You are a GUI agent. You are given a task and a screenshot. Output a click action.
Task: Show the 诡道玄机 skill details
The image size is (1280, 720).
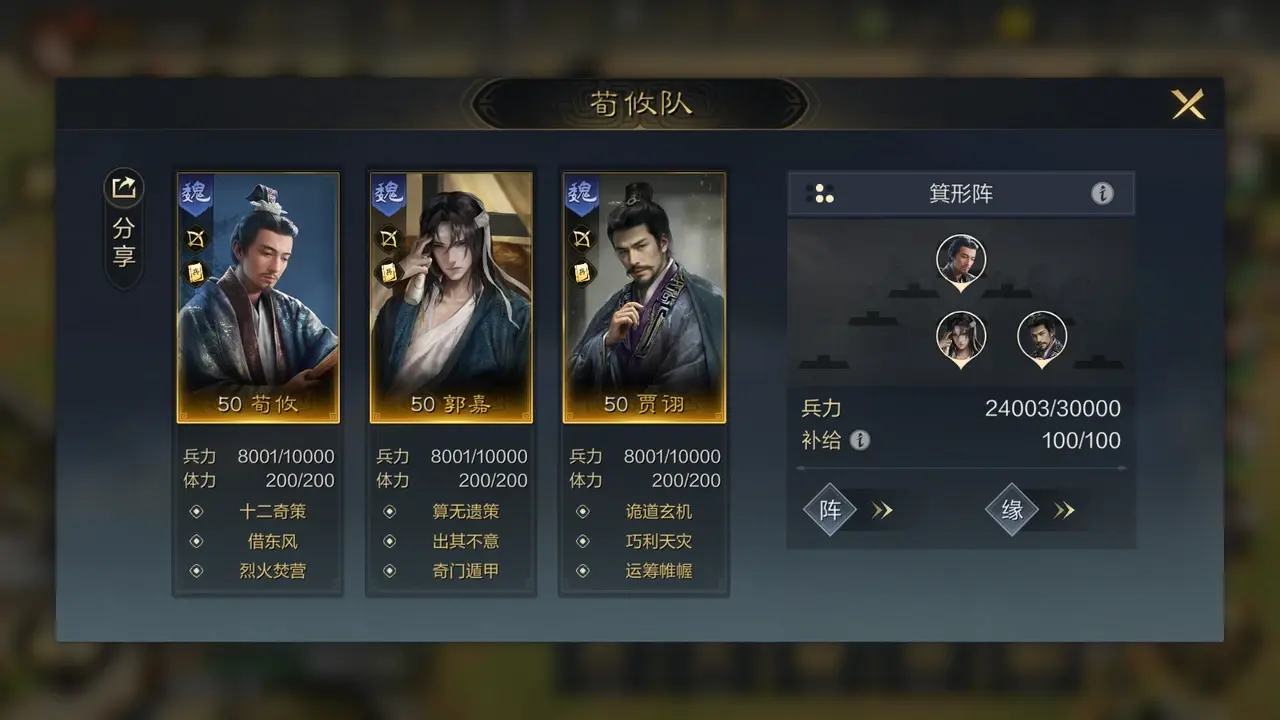(658, 511)
